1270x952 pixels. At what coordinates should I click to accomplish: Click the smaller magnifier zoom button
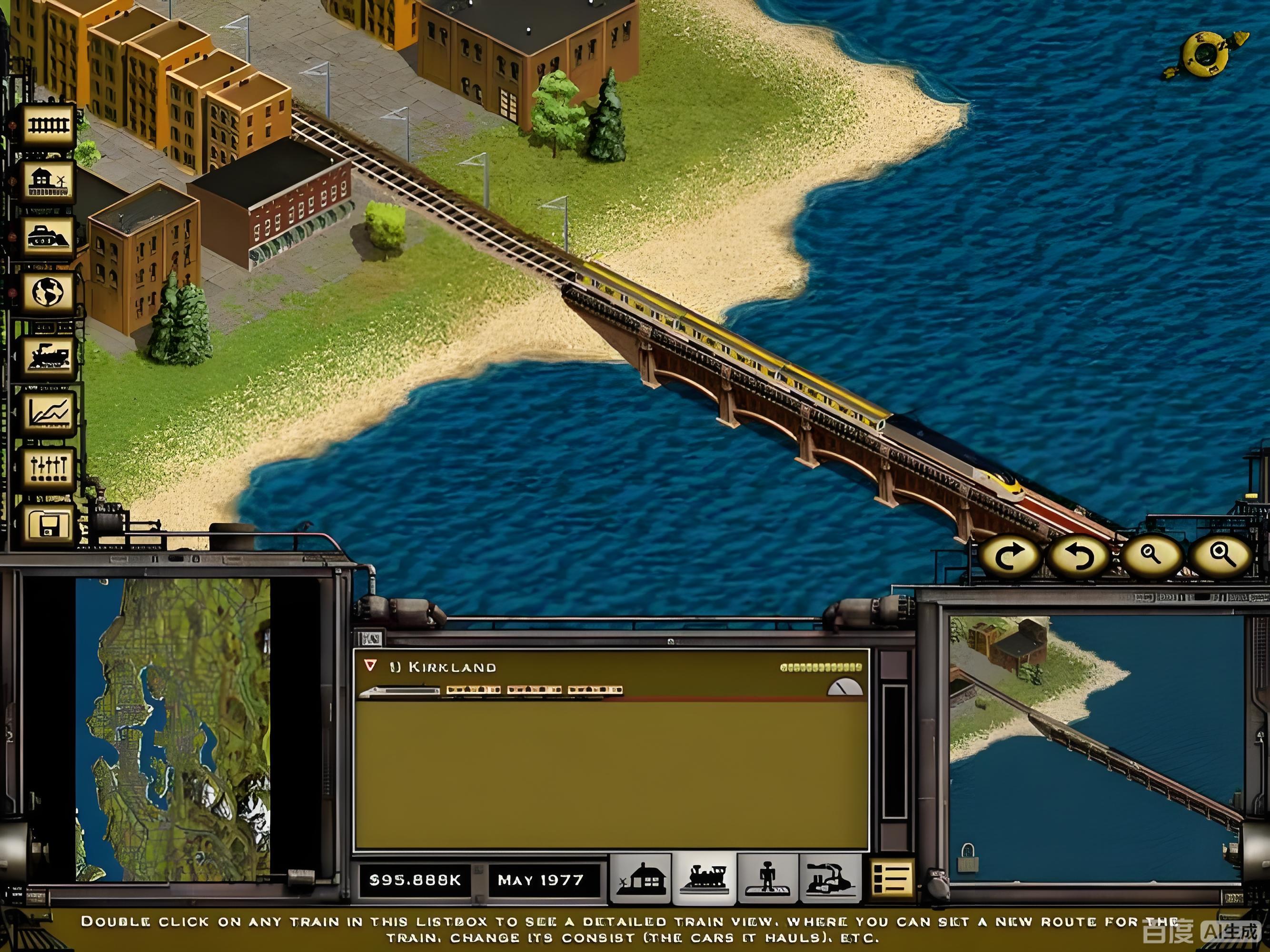pyautogui.click(x=1151, y=555)
